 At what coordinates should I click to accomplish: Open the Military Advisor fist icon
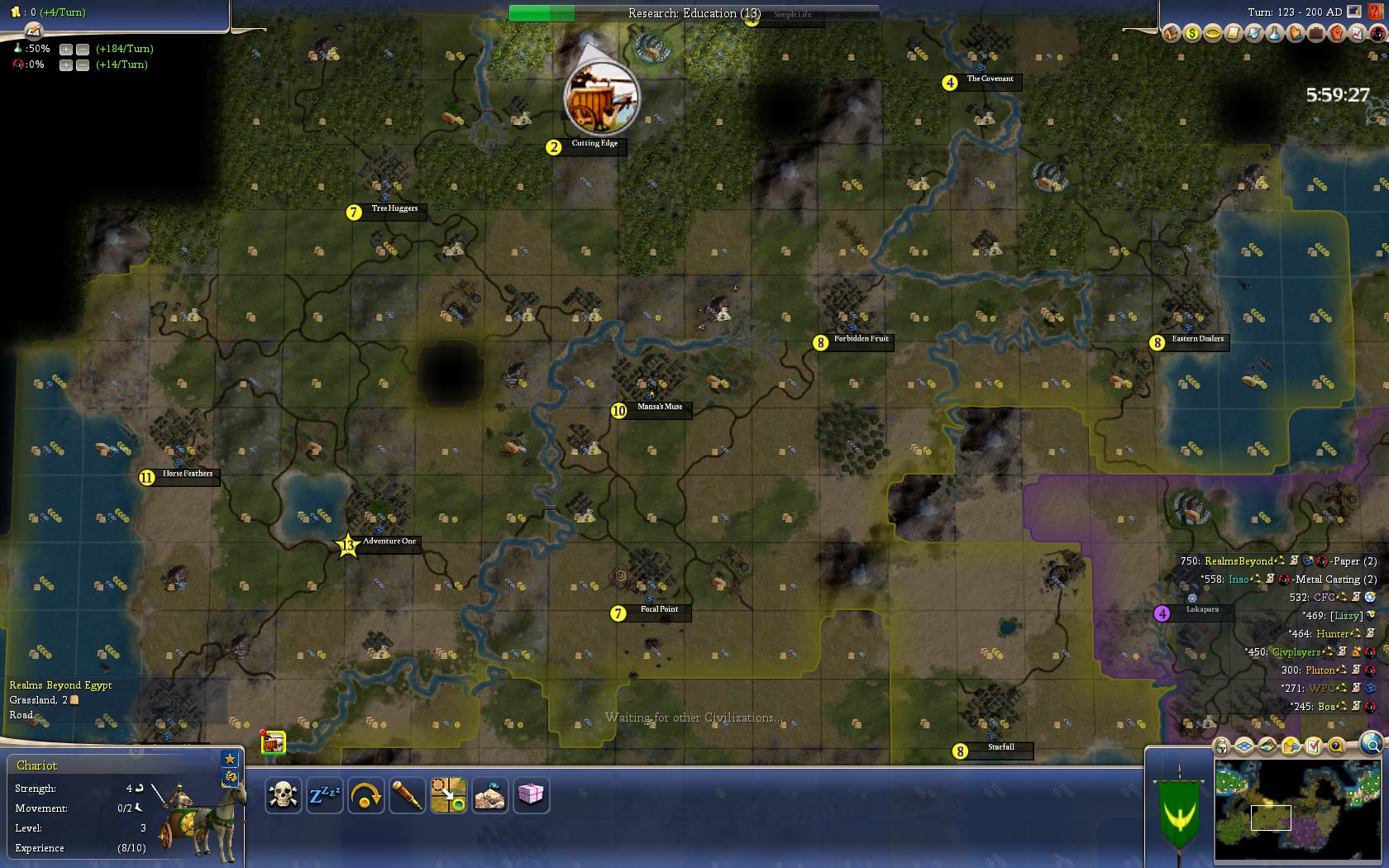point(1336,33)
